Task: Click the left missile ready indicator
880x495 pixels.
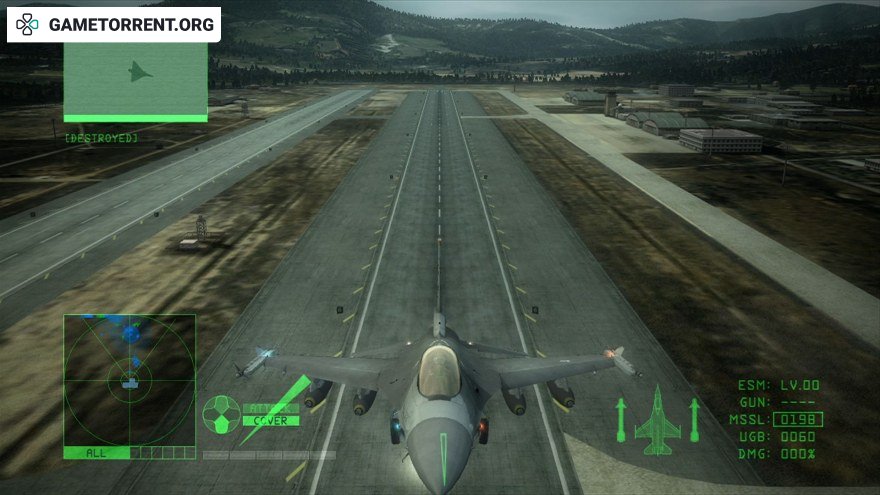Action: tap(620, 419)
